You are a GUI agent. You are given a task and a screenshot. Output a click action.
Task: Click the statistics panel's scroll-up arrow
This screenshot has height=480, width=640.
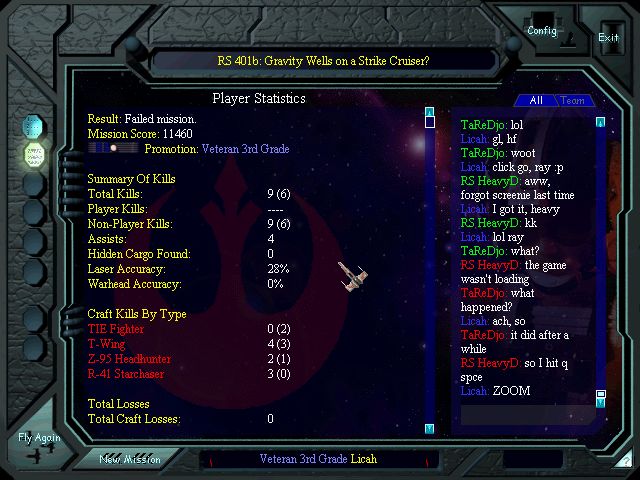(429, 111)
